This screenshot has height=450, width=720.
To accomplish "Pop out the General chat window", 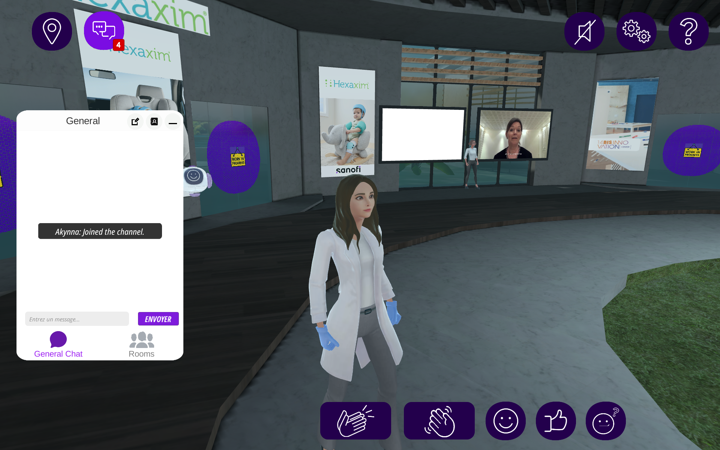I will click(135, 122).
